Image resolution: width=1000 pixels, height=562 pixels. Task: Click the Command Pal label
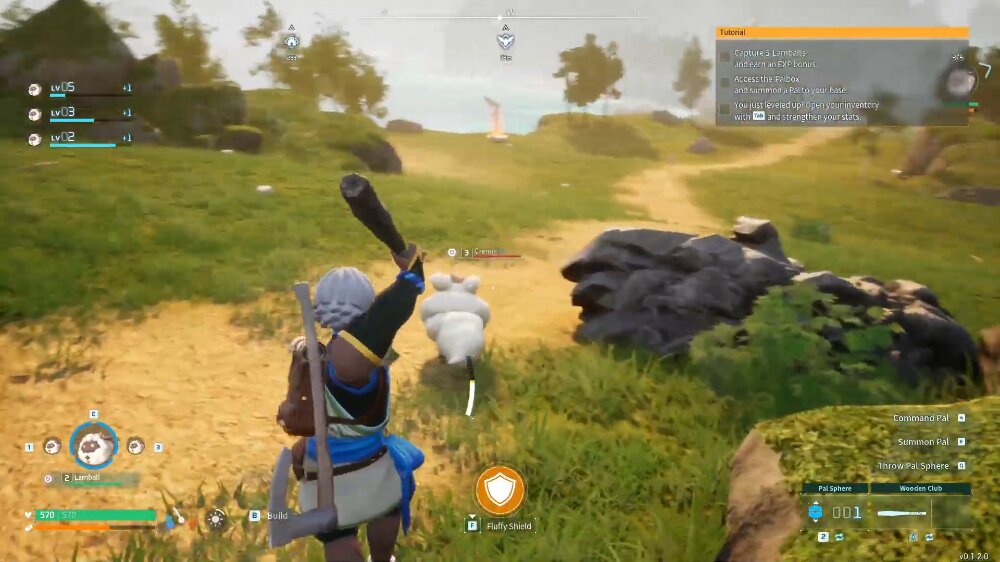coord(921,418)
